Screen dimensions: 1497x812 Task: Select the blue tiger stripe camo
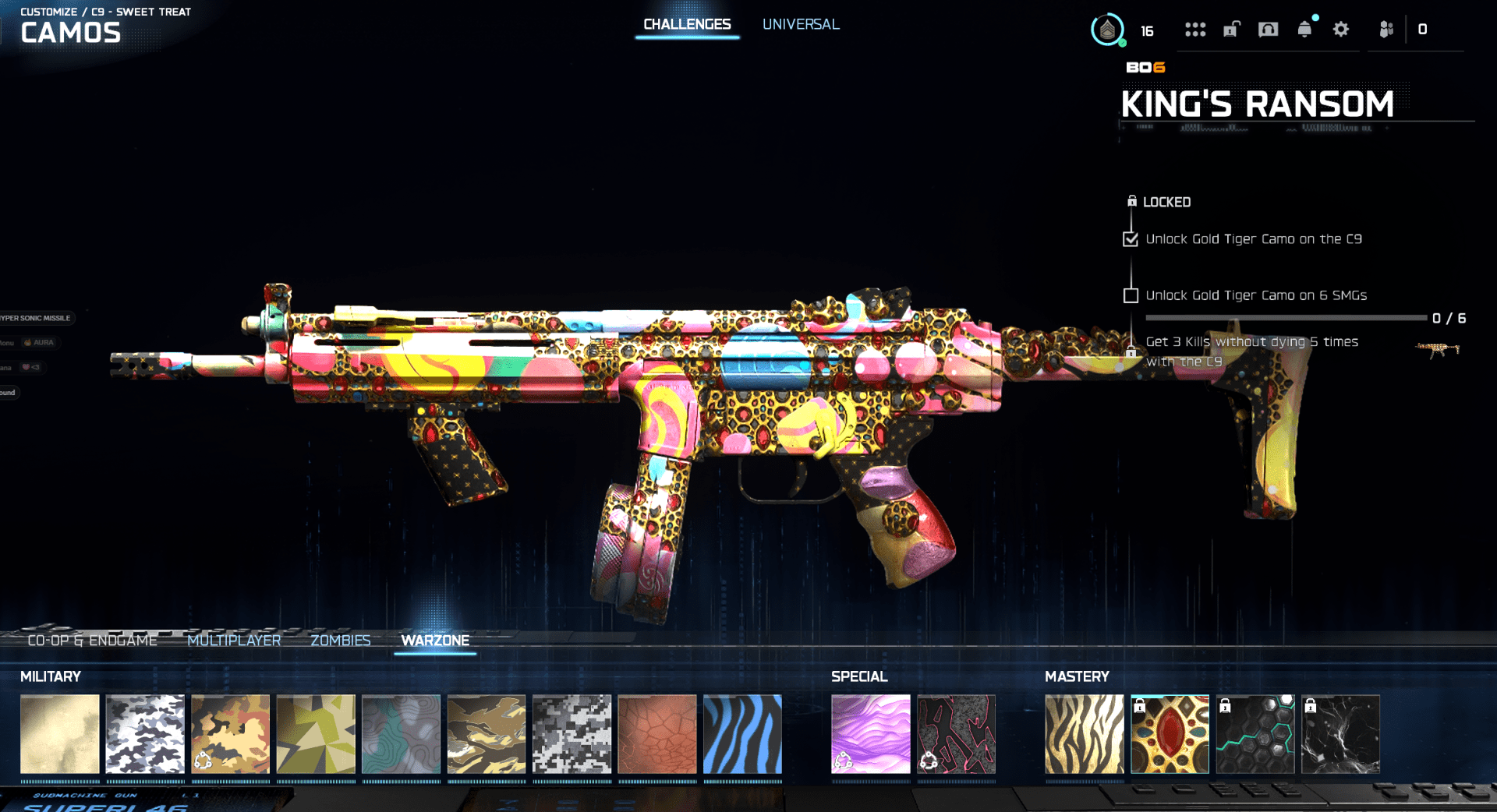coord(742,734)
